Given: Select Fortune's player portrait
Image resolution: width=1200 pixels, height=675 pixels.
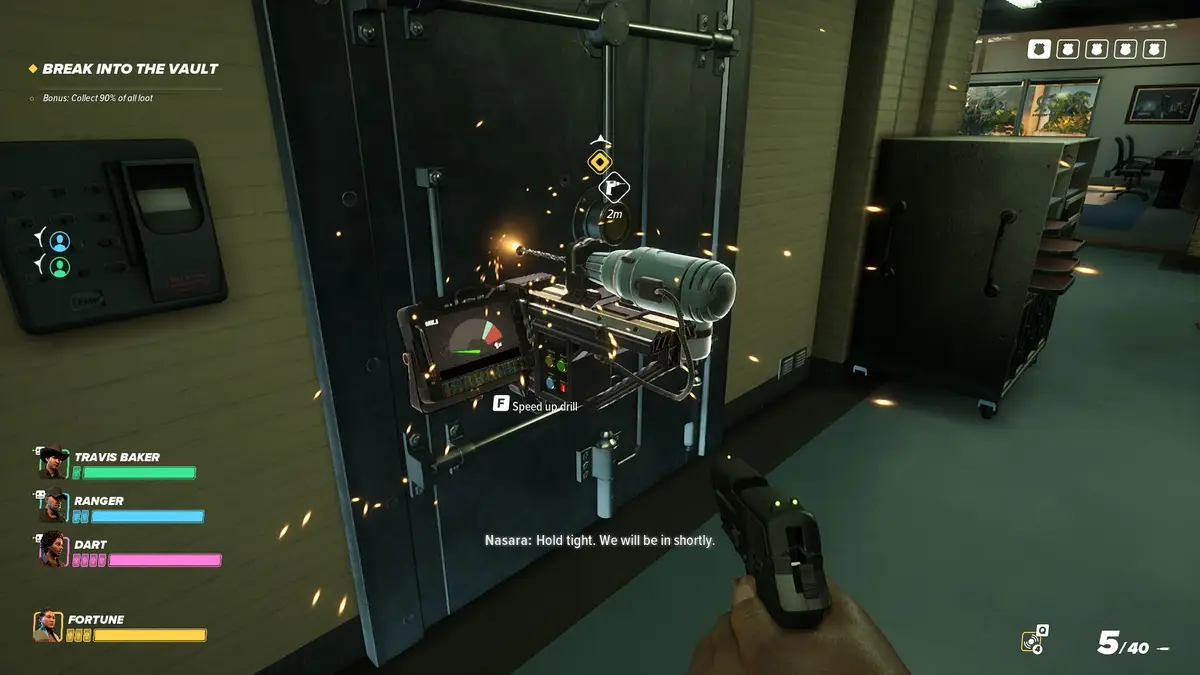Looking at the screenshot, I should 48,627.
